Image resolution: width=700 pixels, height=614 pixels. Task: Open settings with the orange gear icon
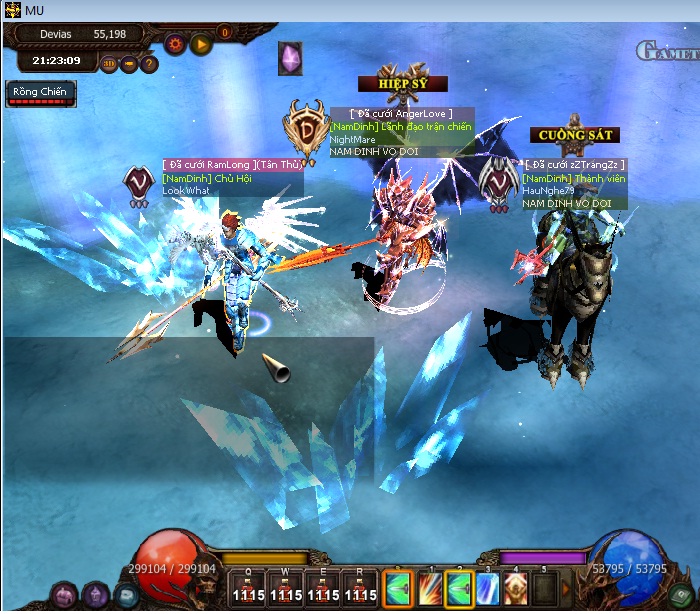point(176,44)
